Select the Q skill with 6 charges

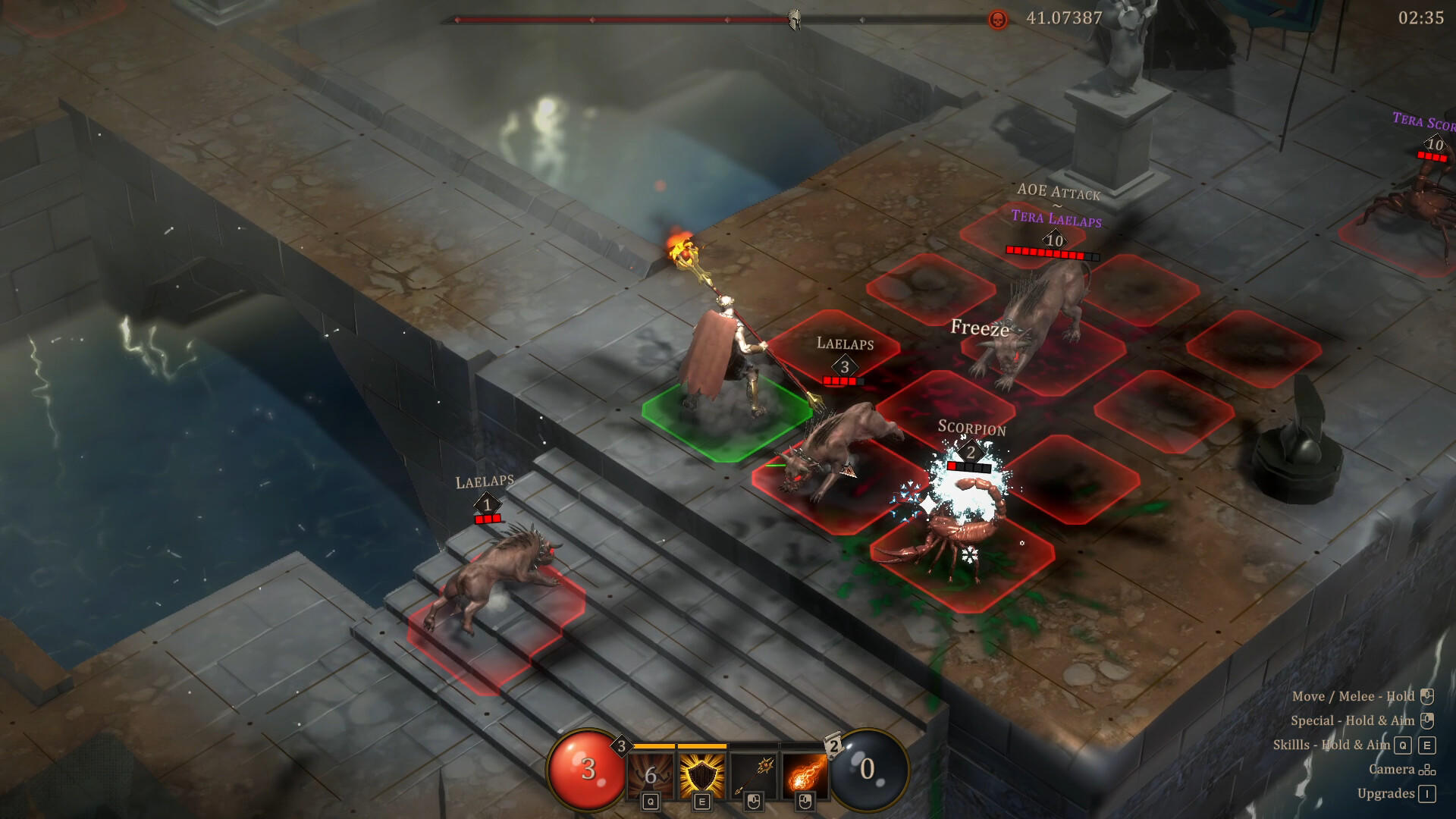[x=651, y=775]
